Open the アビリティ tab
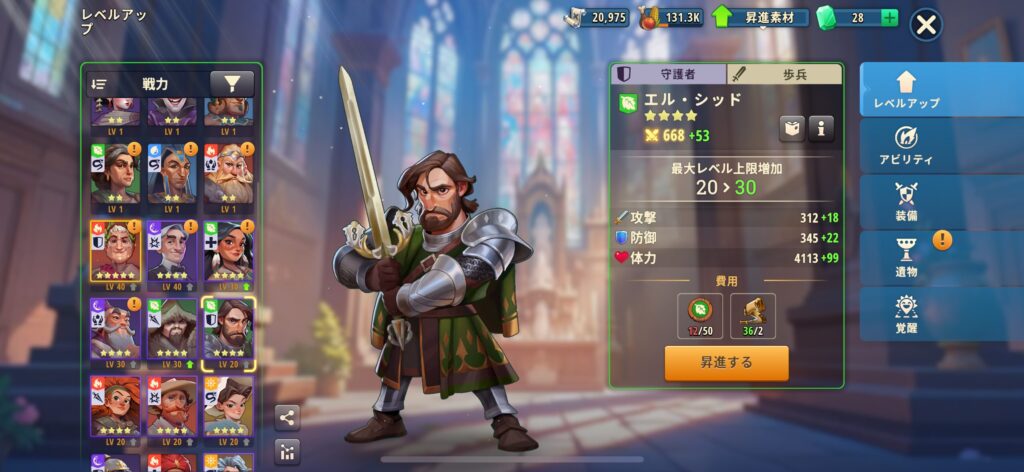1024x472 pixels. (x=906, y=145)
